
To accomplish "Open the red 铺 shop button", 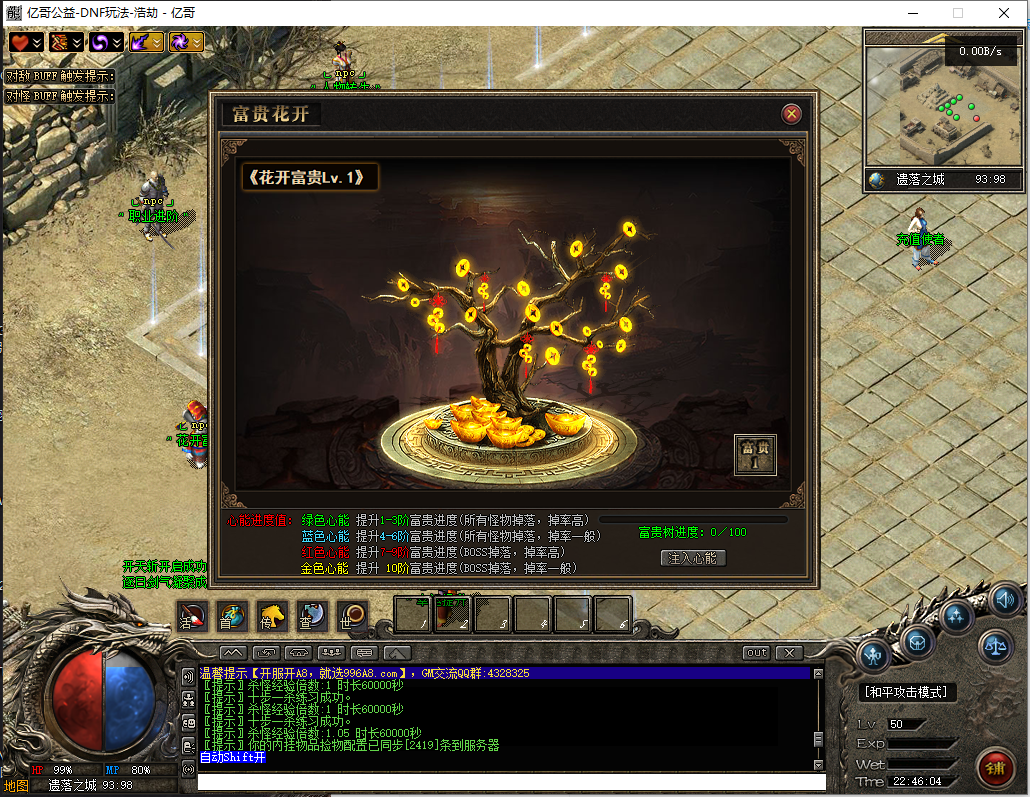I will coord(994,767).
